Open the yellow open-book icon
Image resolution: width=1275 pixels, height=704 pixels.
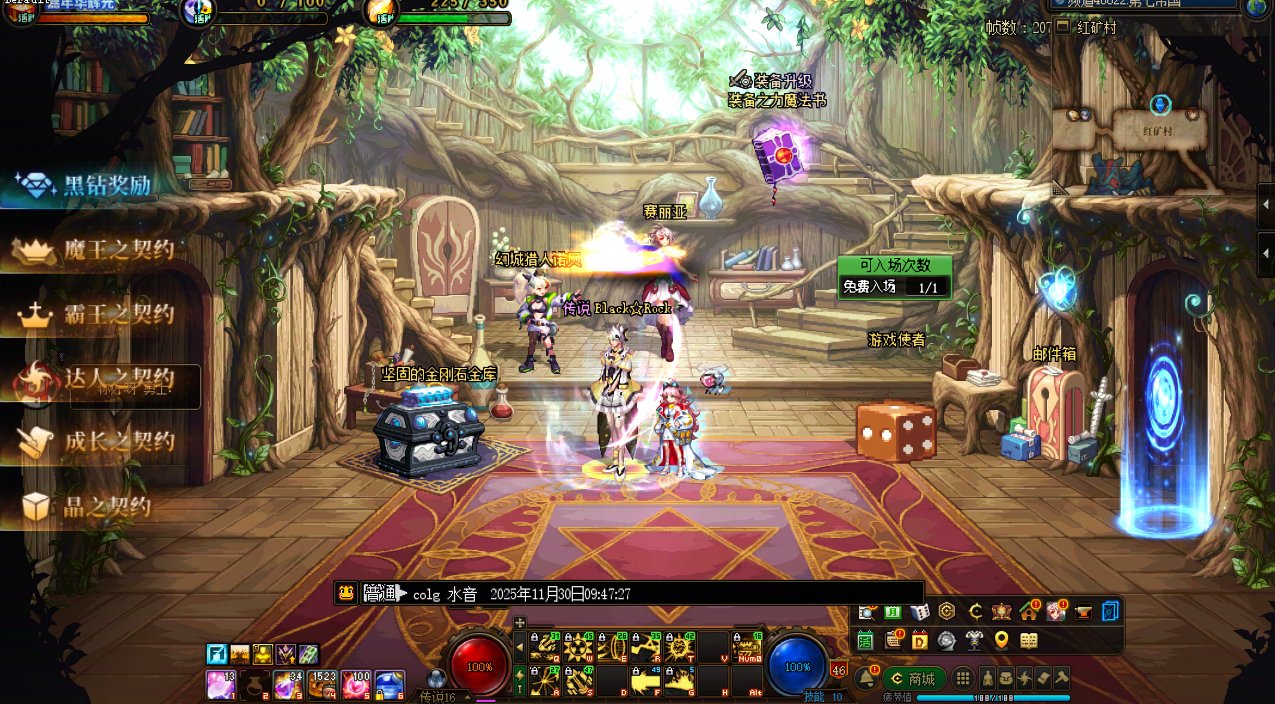1028,640
